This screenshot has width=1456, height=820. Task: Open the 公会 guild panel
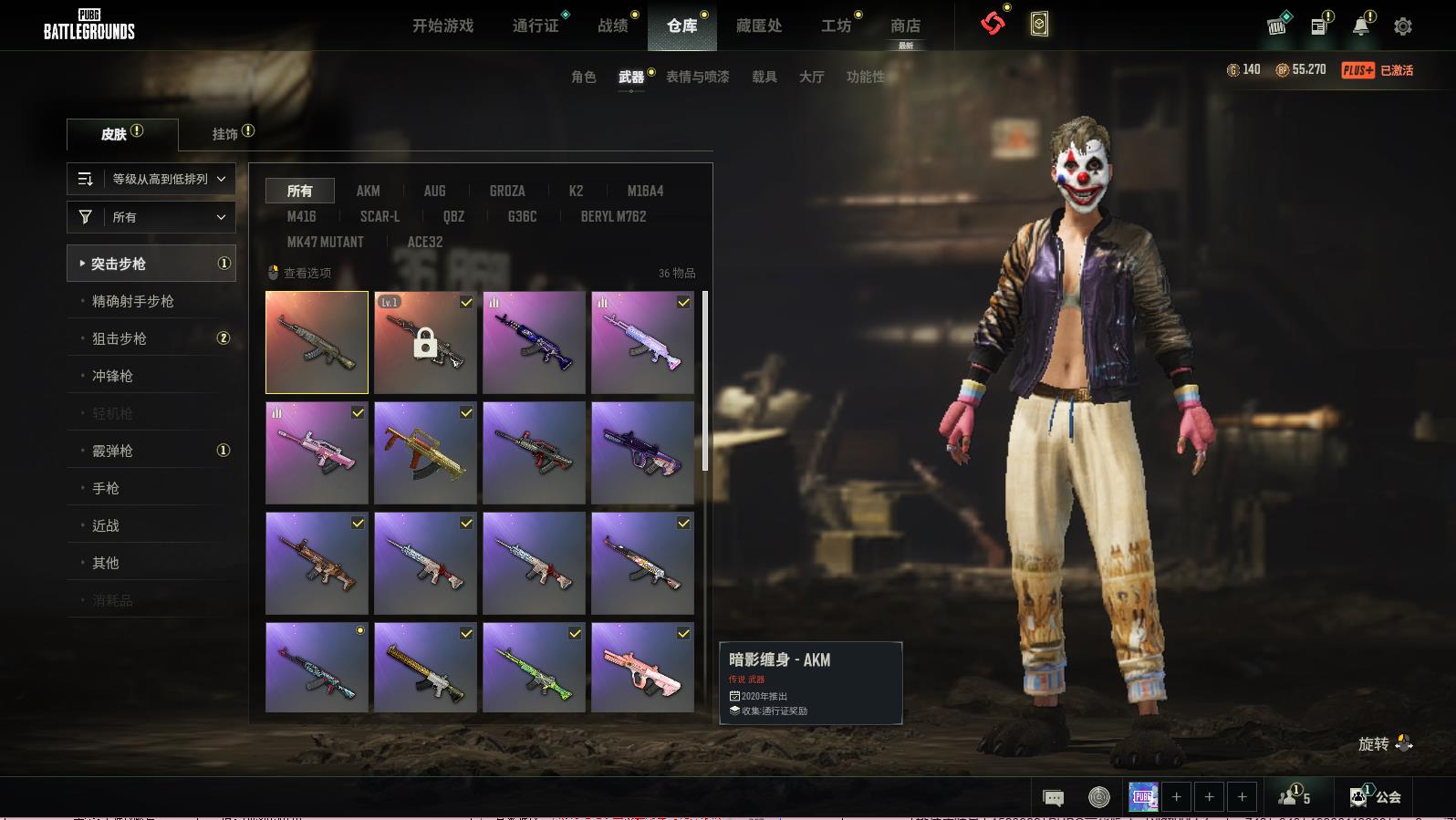pos(1376,796)
